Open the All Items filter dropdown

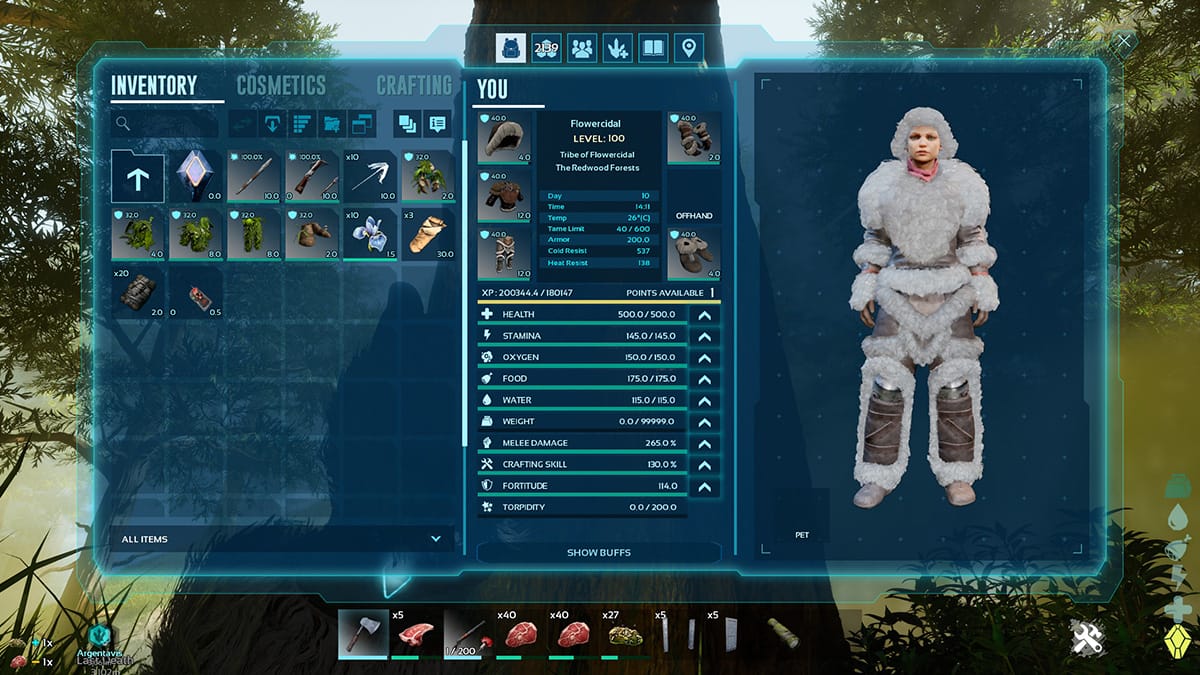[x=281, y=539]
